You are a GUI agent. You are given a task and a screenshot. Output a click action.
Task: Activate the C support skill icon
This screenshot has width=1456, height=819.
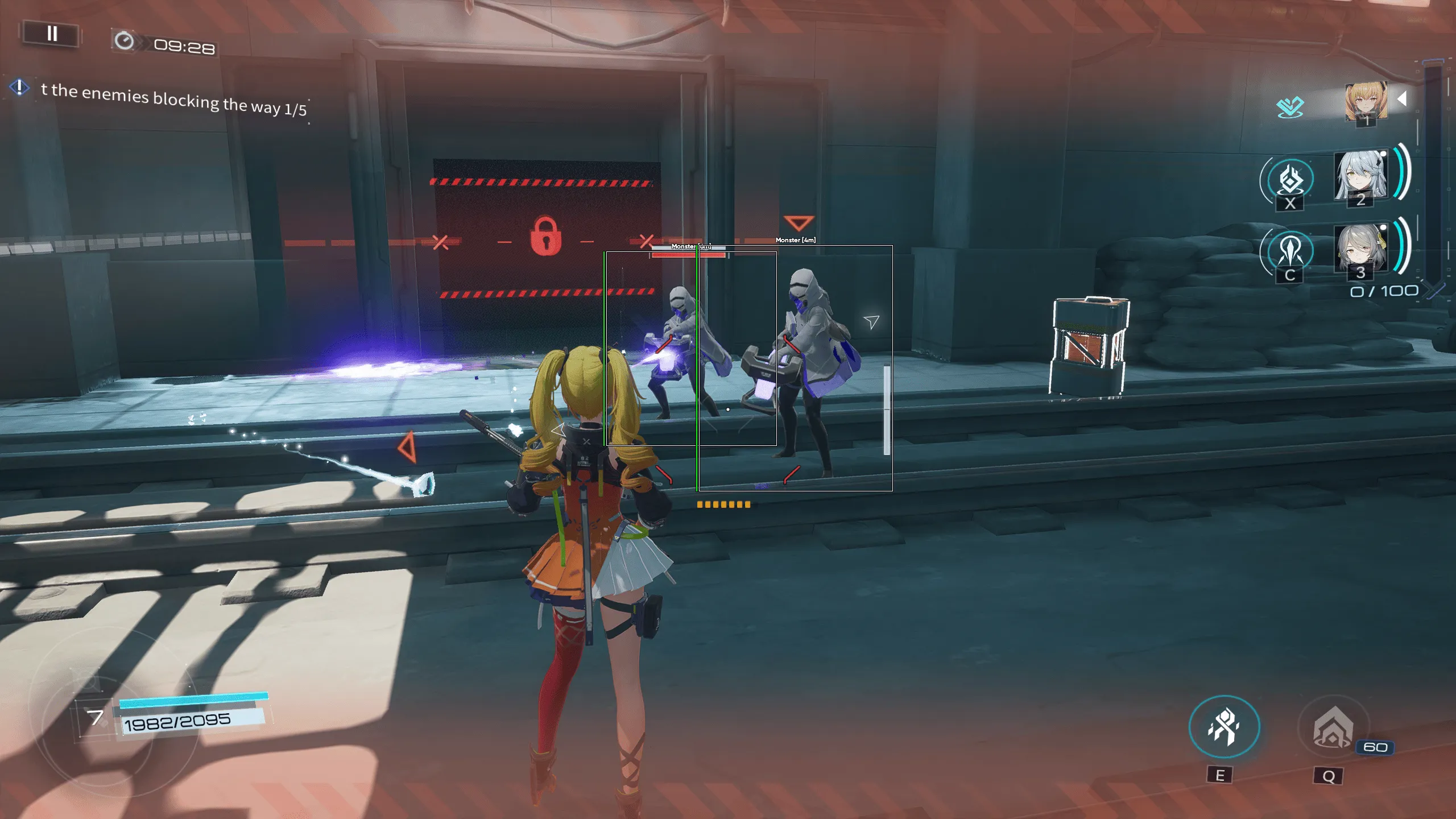(1290, 251)
